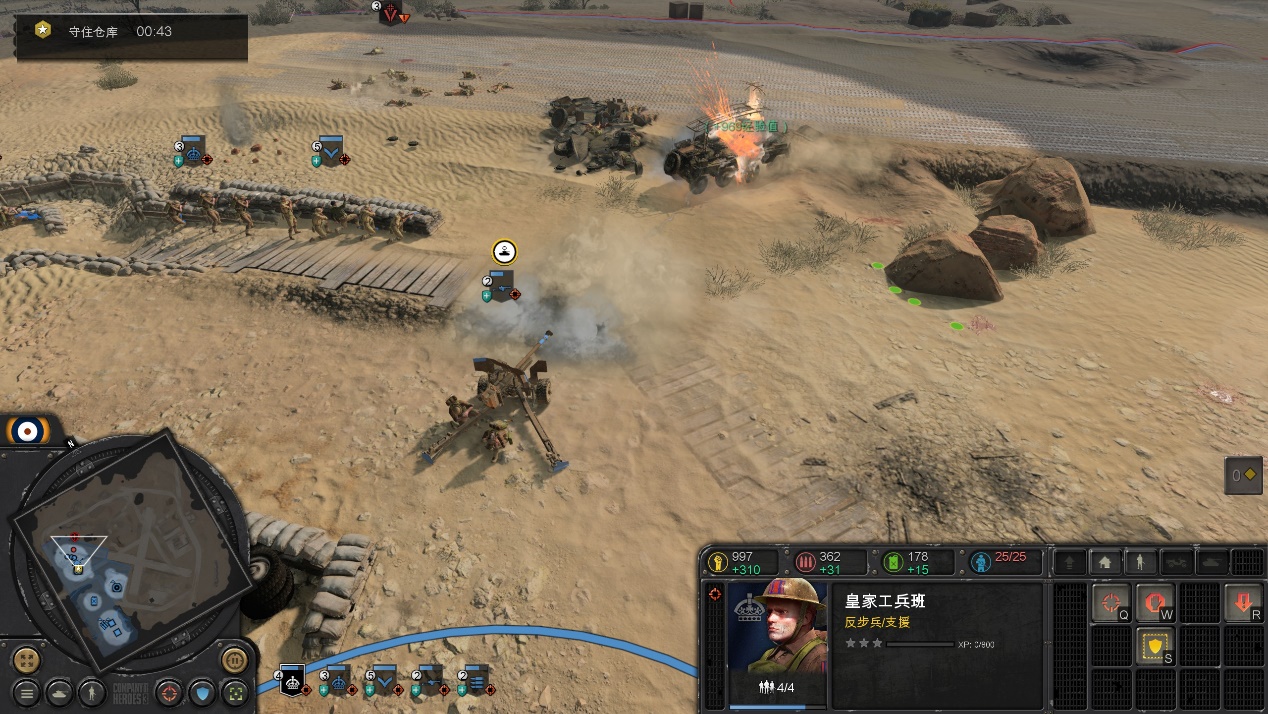The height and width of the screenshot is (714, 1268).
Task: Click the green bracket focus button
Action: (235, 691)
